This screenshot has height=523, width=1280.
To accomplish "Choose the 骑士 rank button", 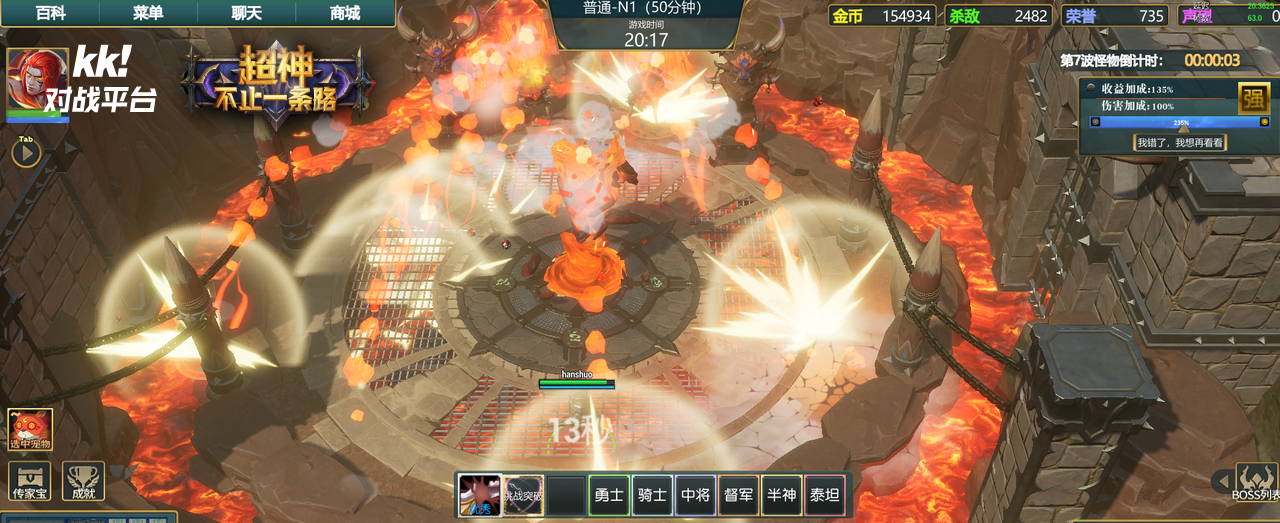I will coord(652,494).
